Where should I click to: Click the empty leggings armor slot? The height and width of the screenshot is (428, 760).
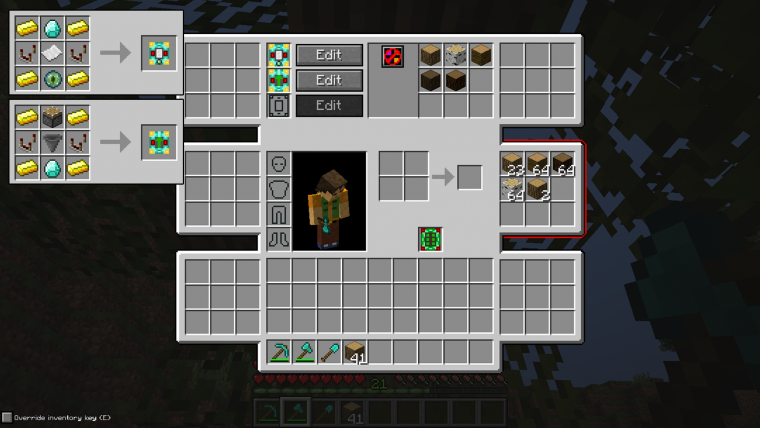click(279, 214)
